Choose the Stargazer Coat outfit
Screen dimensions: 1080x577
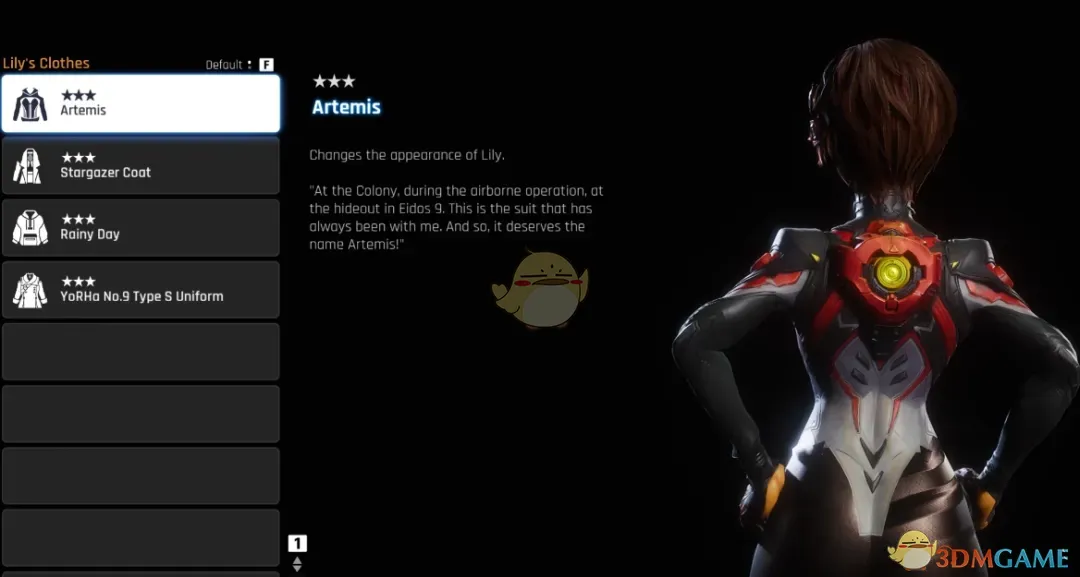click(140, 166)
